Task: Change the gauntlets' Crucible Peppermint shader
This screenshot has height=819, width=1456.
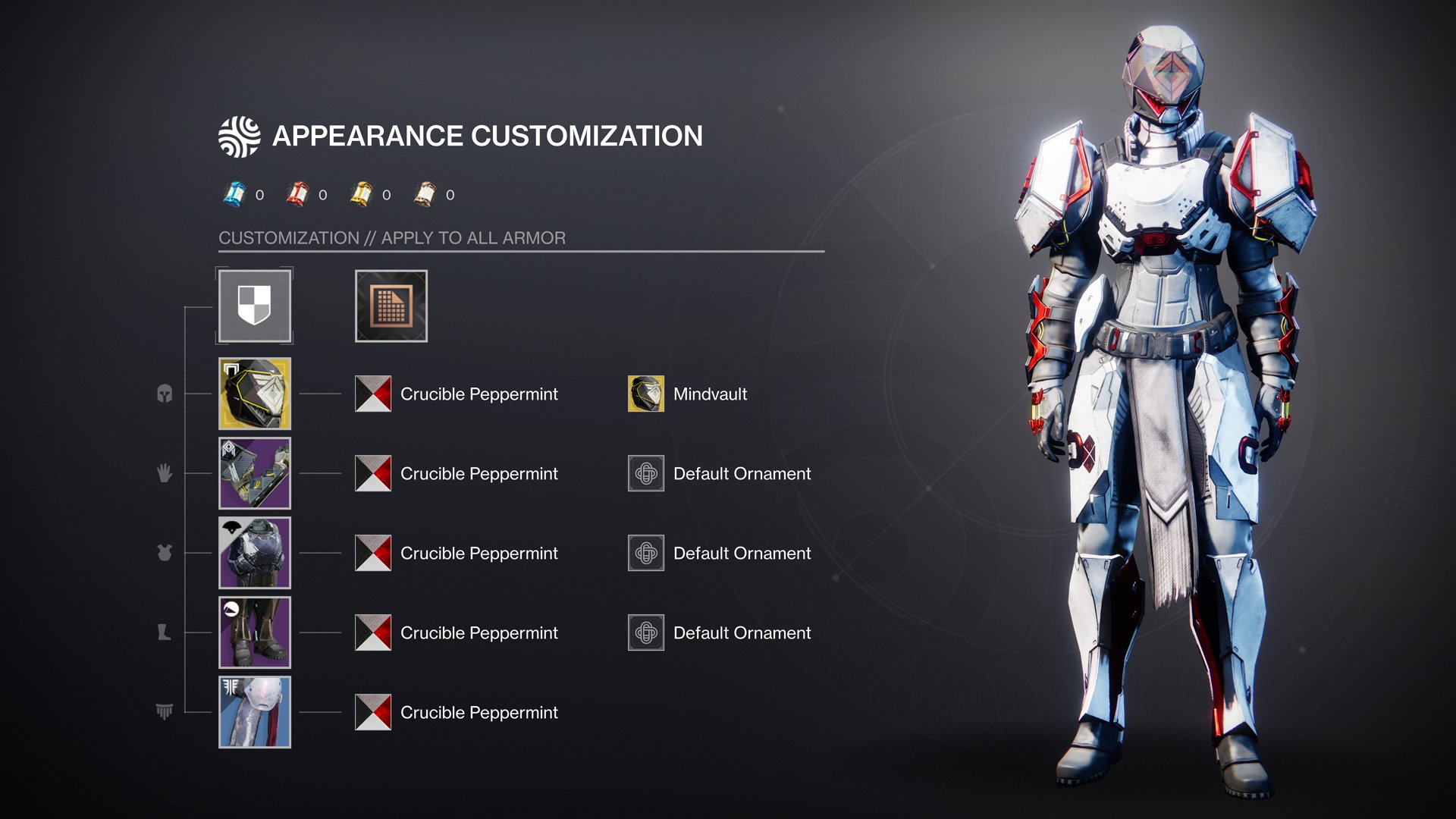Action: click(x=373, y=473)
